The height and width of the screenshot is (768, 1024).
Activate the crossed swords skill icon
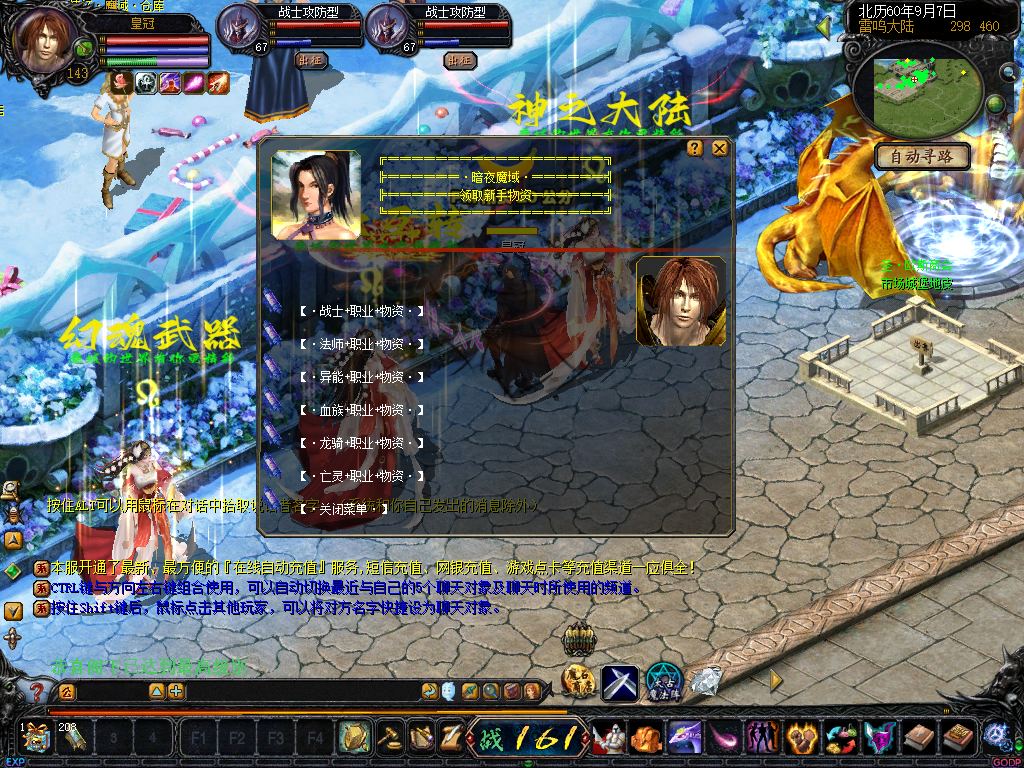click(x=620, y=683)
